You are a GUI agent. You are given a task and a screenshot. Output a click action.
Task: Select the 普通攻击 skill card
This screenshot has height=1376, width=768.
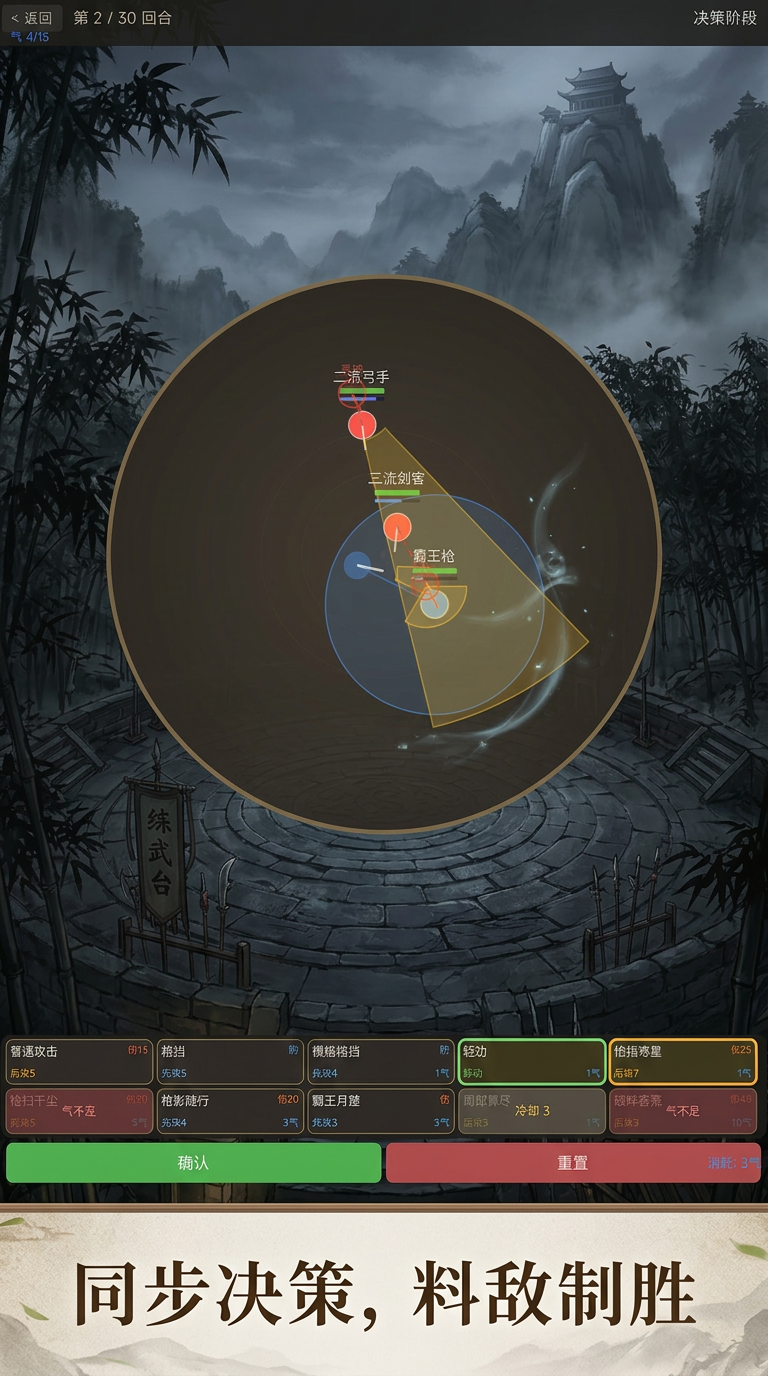(79, 1062)
